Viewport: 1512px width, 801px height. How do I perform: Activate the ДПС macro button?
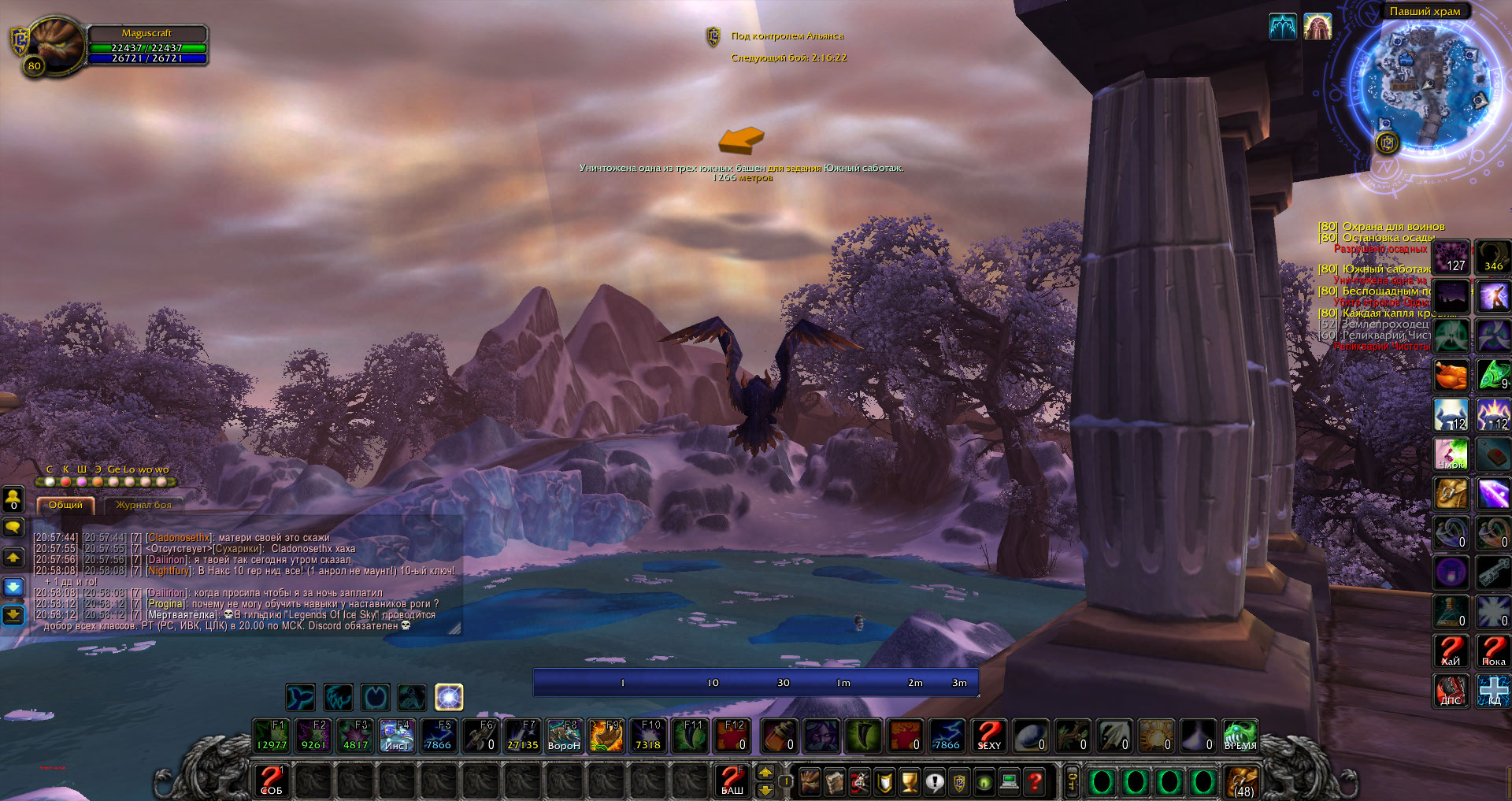coord(1451,691)
